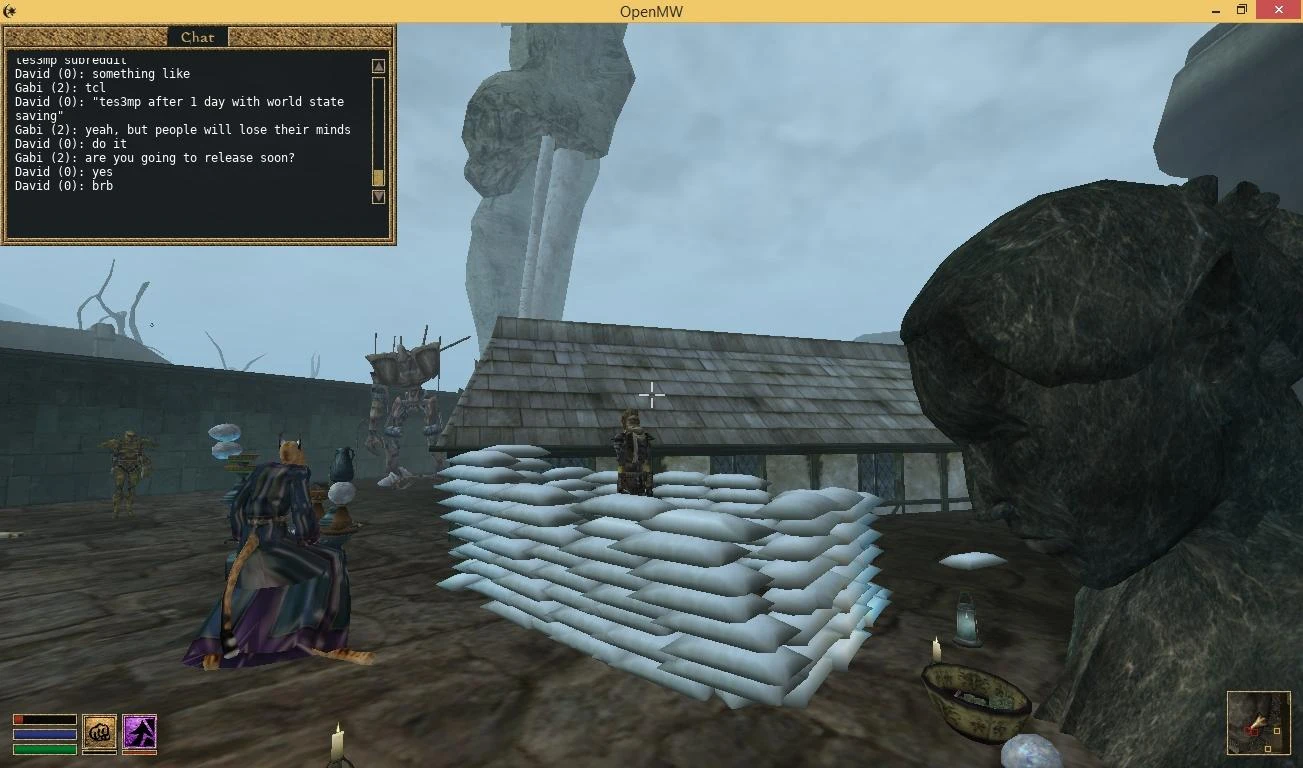Click the lower yellow map marker on the minimap
This screenshot has height=768, width=1303.
pos(1268,748)
